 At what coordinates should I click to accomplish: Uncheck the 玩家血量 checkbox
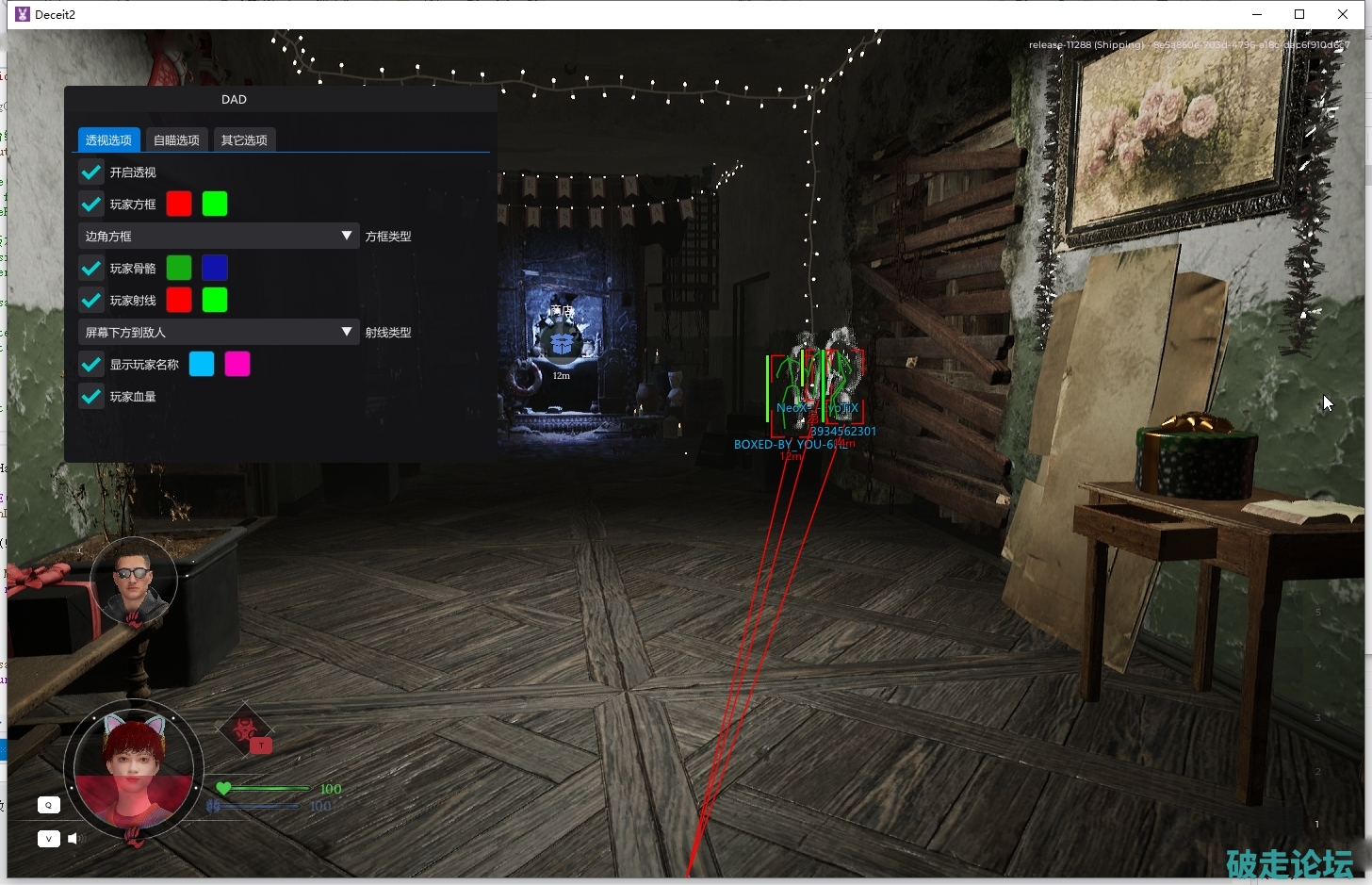click(x=91, y=397)
